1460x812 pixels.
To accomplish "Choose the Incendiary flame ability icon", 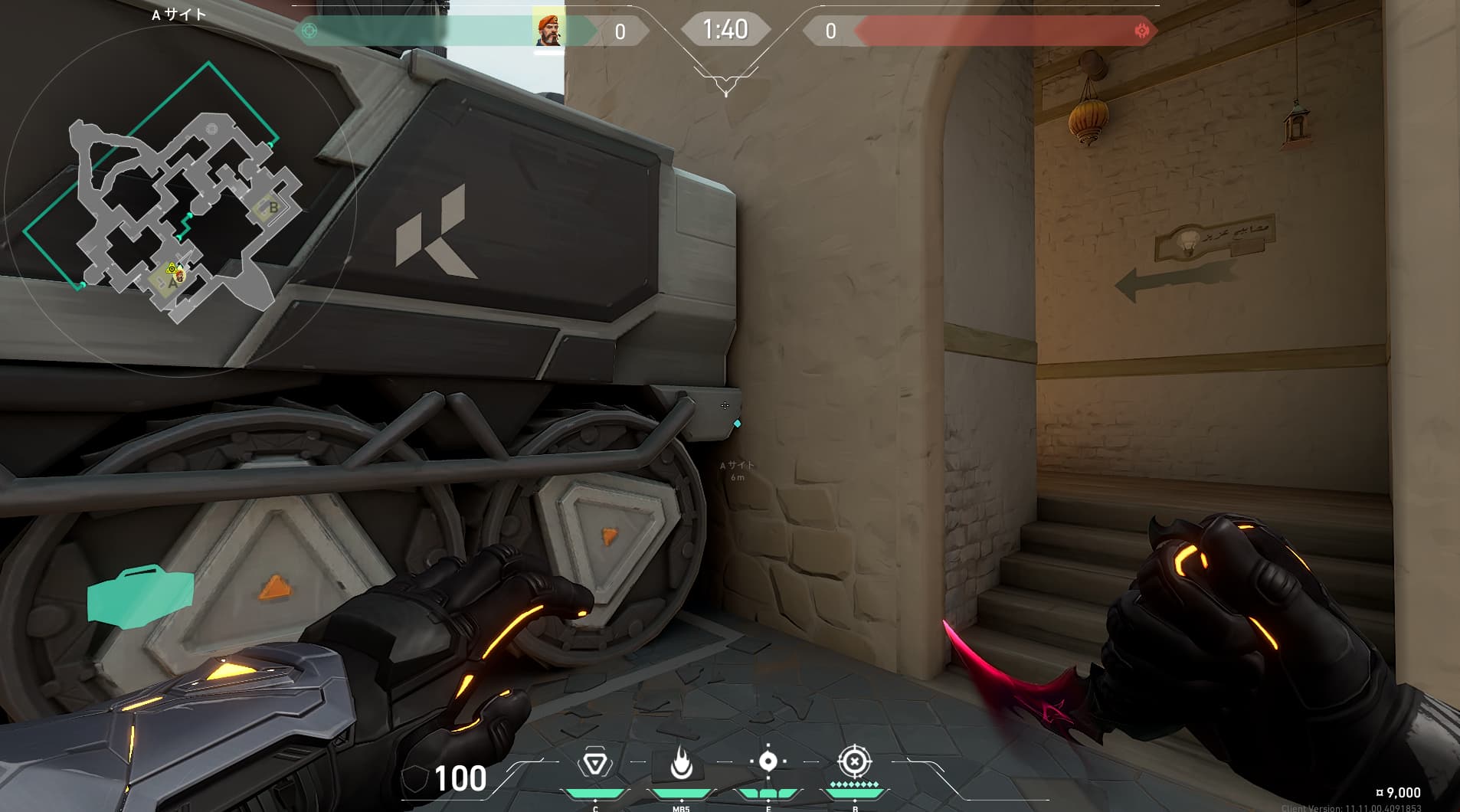I will [x=681, y=763].
